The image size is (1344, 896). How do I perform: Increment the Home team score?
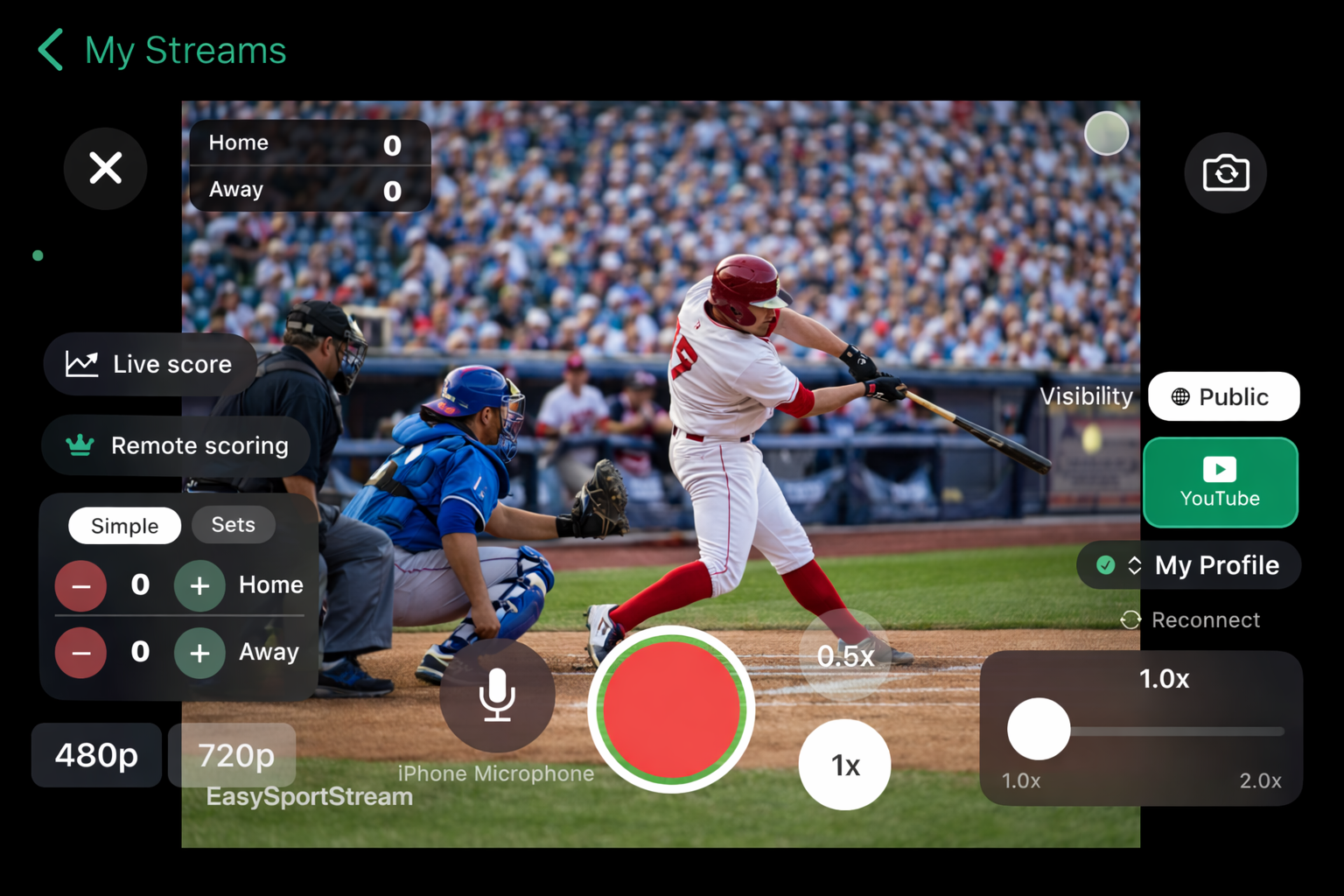[199, 586]
